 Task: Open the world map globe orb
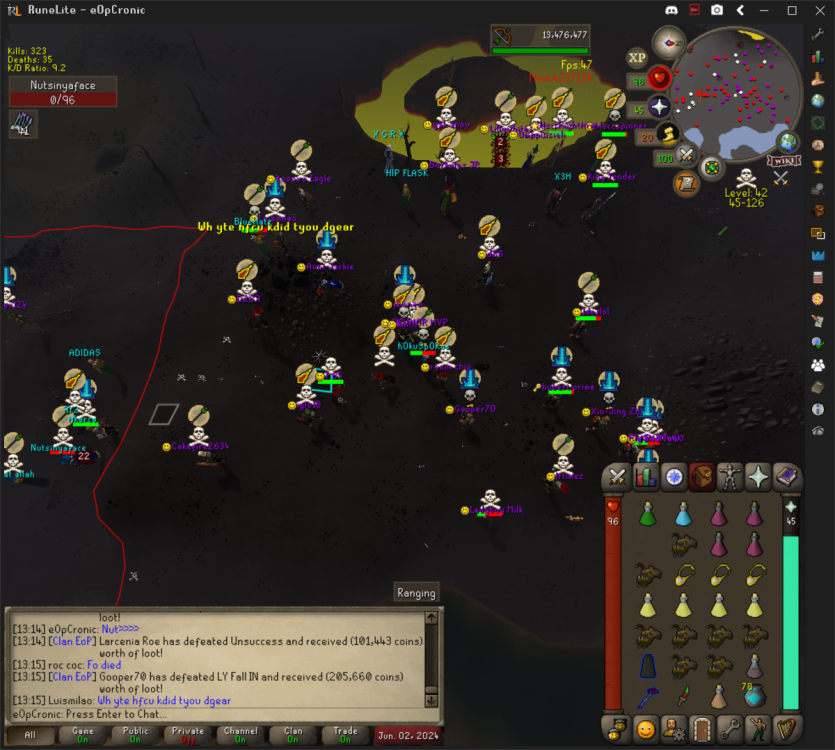[789, 142]
